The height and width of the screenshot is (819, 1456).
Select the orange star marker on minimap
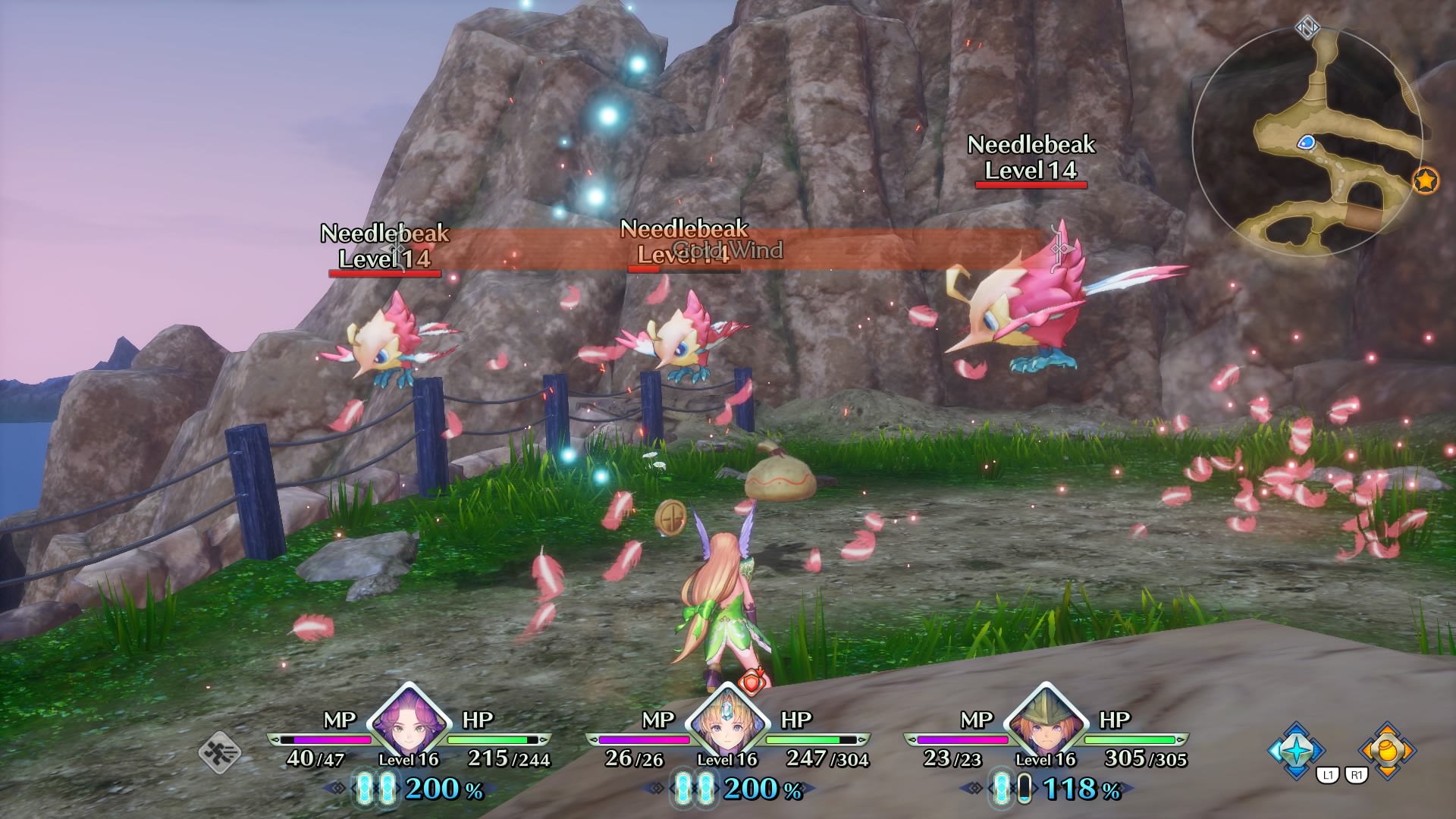tap(1426, 181)
